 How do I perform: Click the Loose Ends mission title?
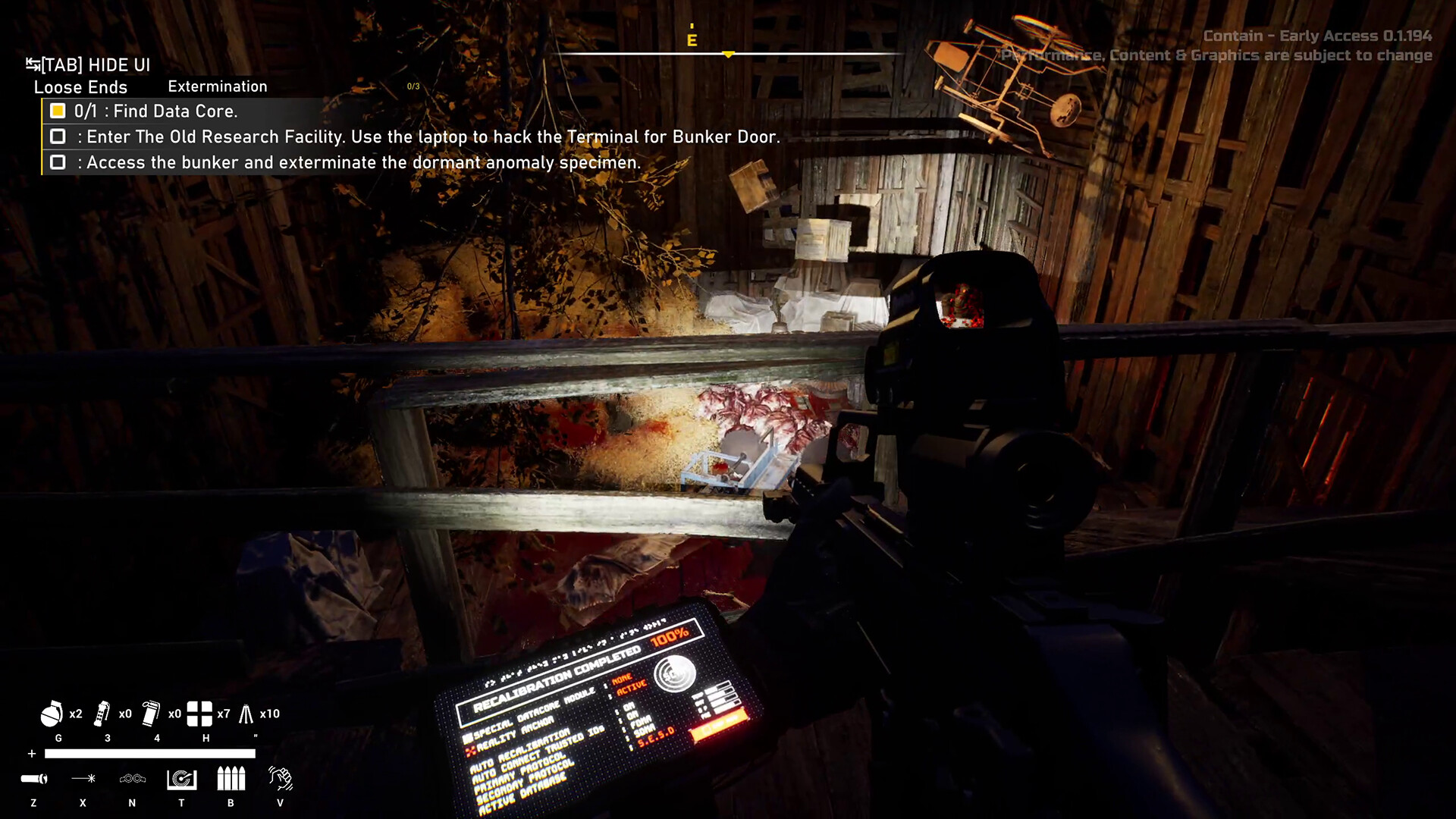[80, 87]
